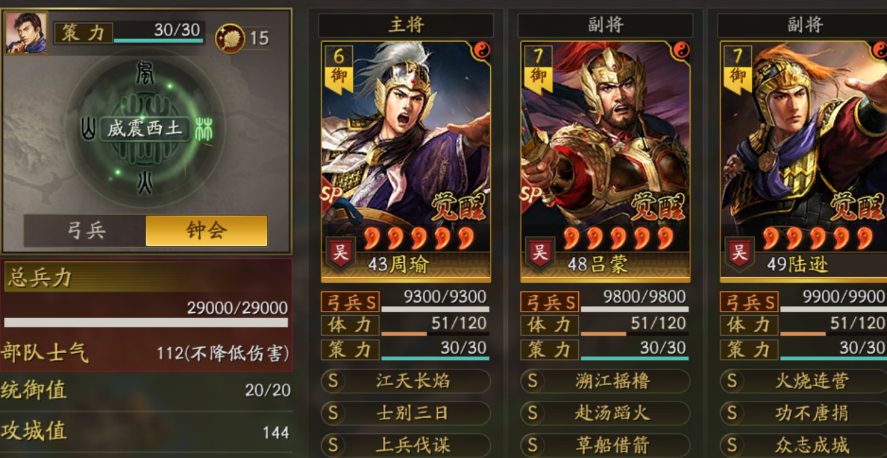The height and width of the screenshot is (458, 887).
Task: View the 草船借箭 skill
Action: pyautogui.click(x=605, y=444)
